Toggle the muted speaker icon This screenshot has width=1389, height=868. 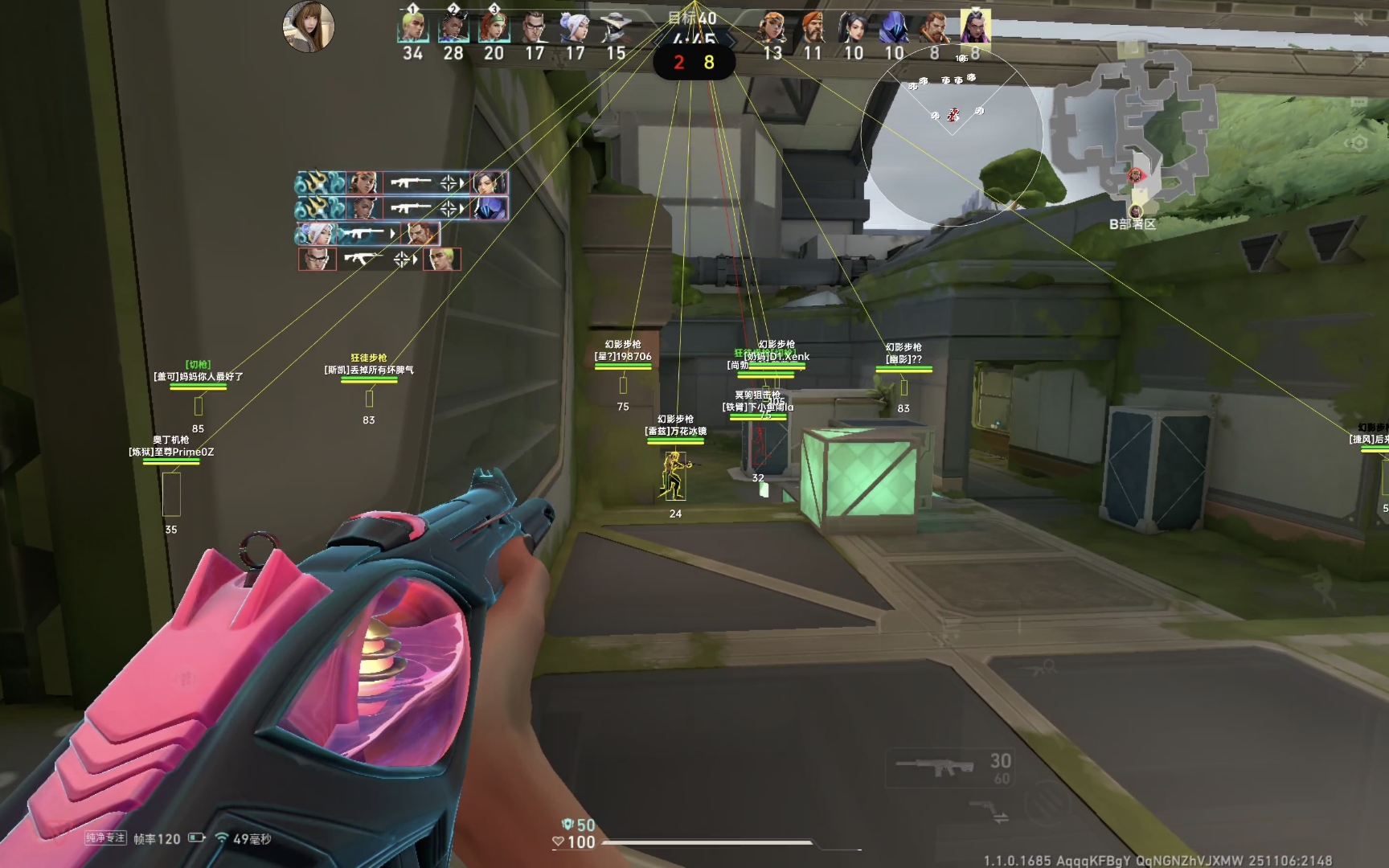point(1360,19)
